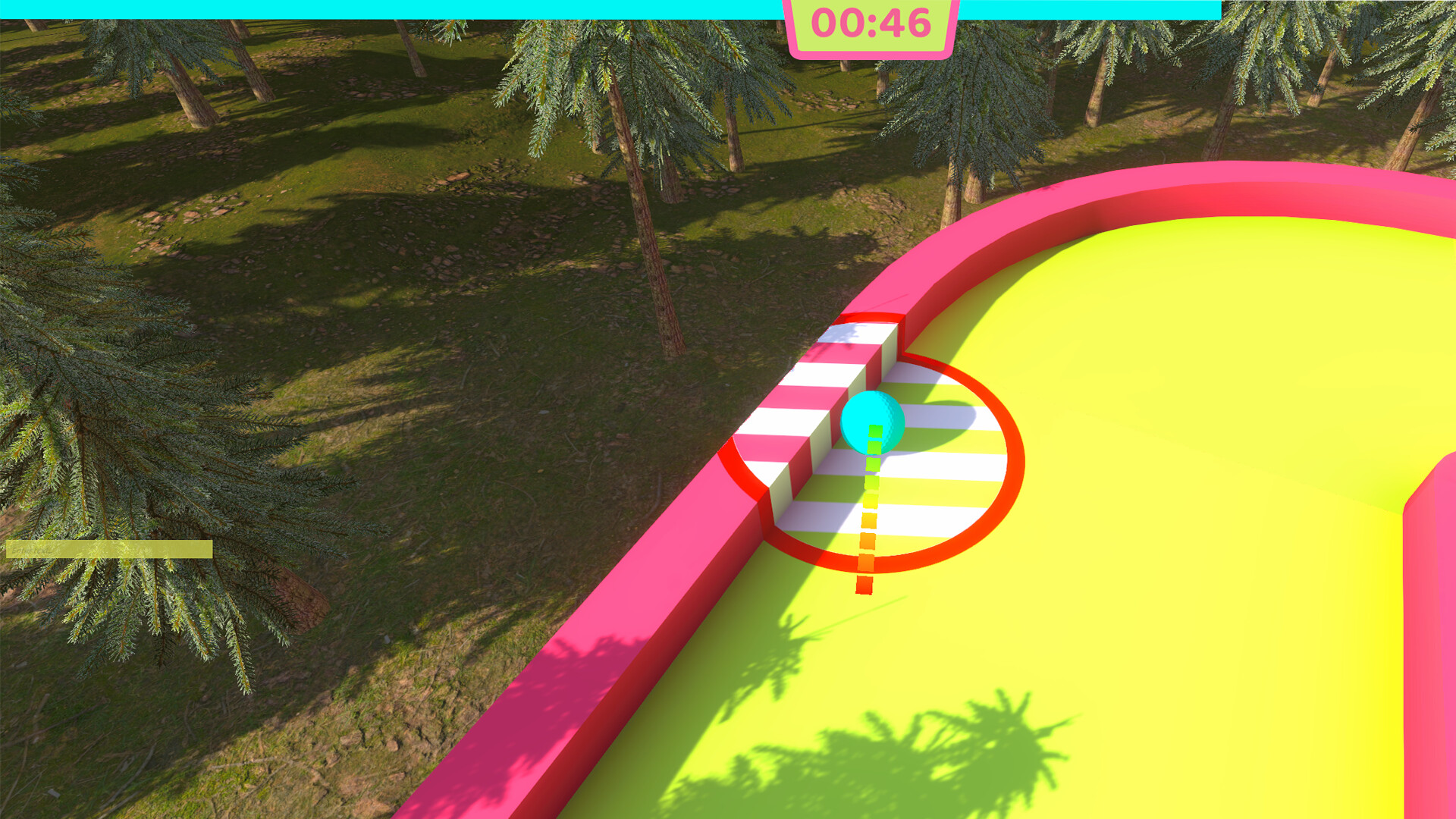Click the orange aim dot
This screenshot has width=1456, height=819.
pyautogui.click(x=867, y=541)
